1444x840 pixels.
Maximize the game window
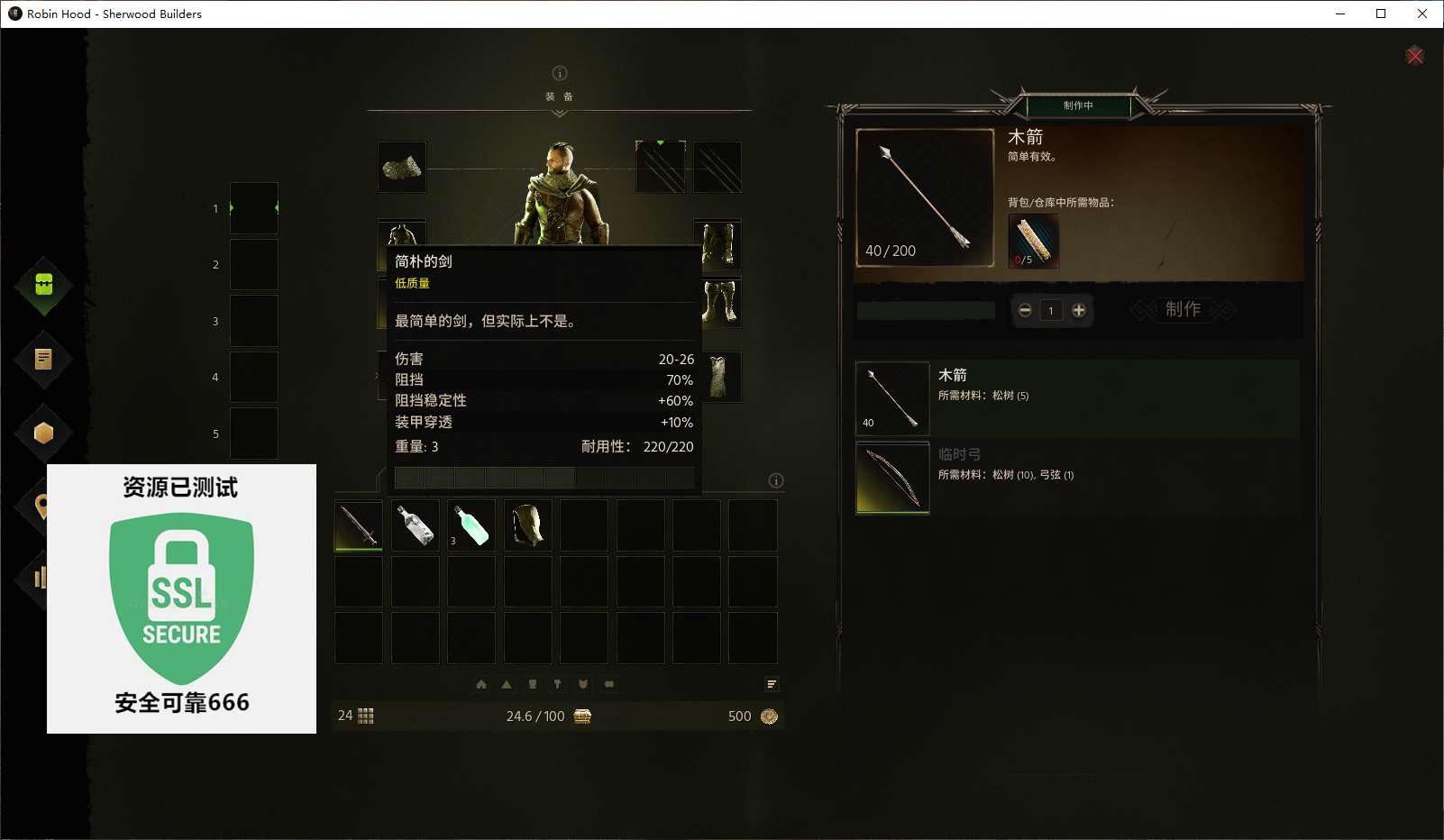(x=1380, y=14)
